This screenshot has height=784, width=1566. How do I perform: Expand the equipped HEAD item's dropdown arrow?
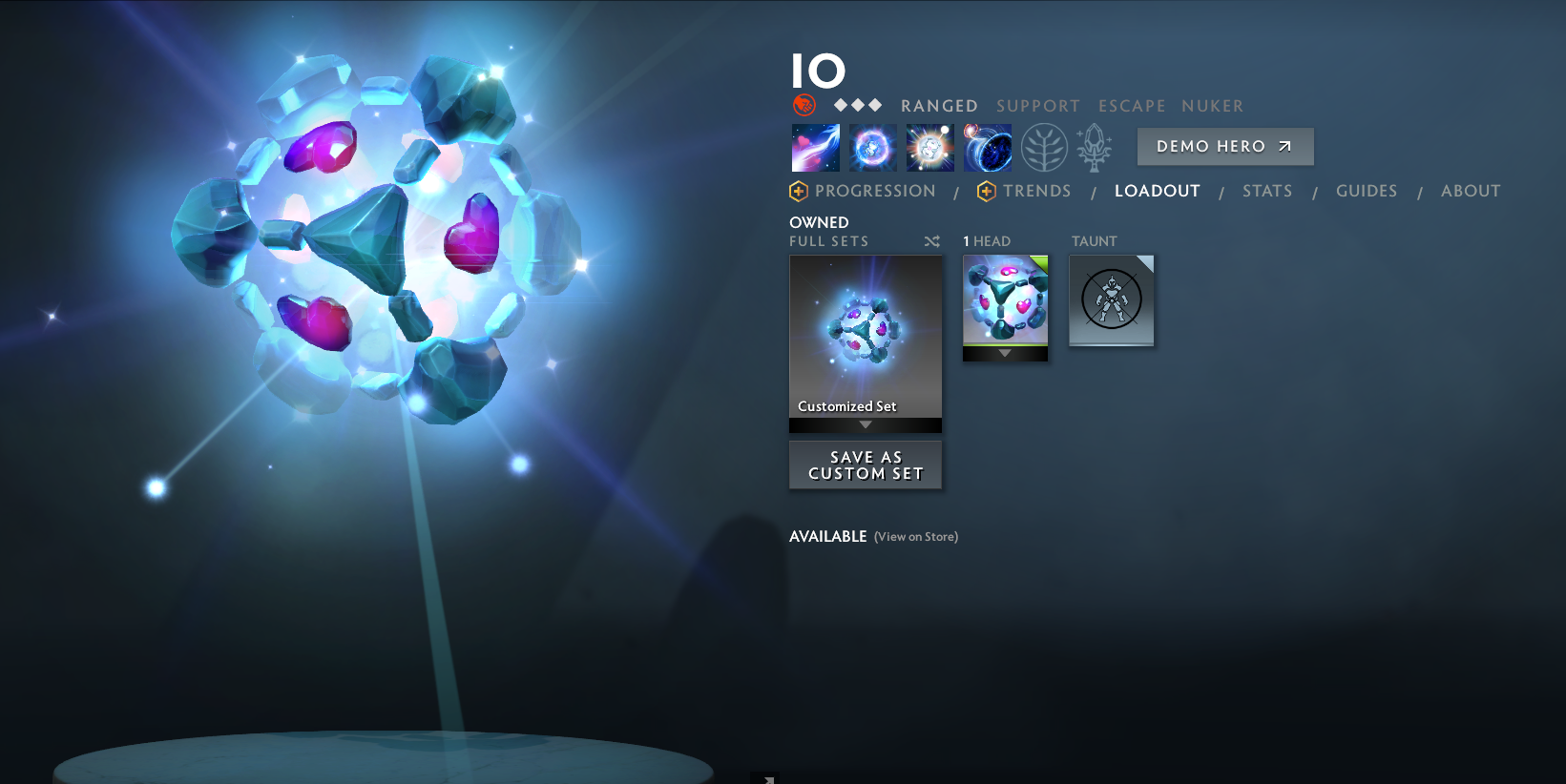coord(1004,353)
